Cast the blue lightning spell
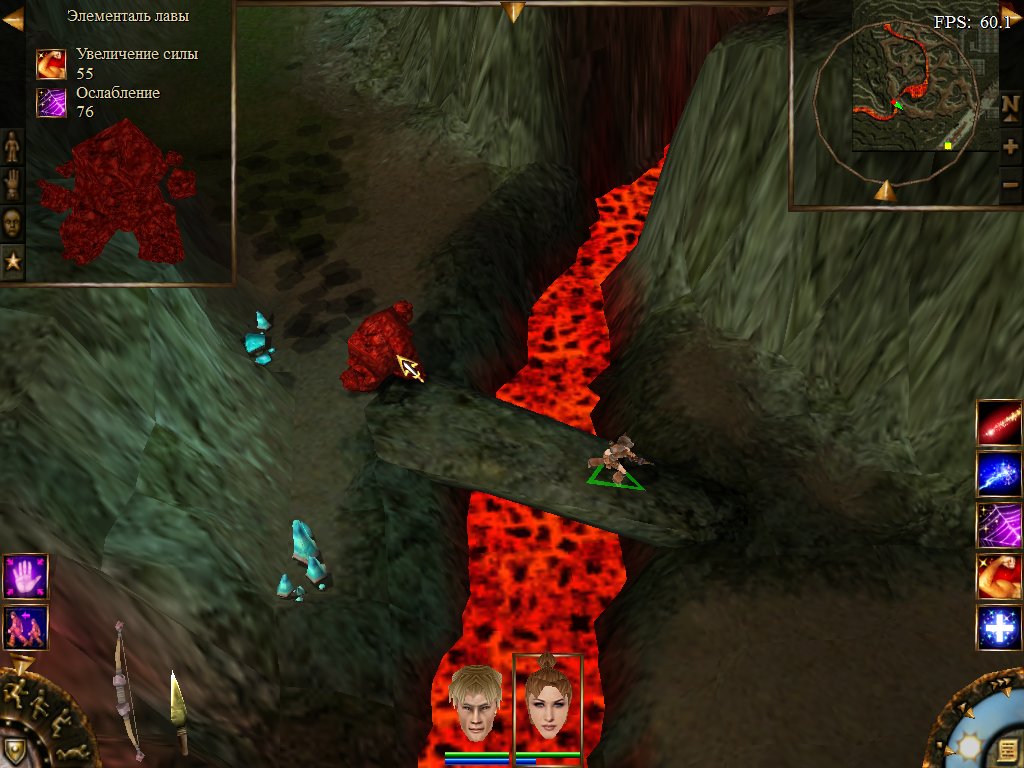The image size is (1024, 768). [x=999, y=474]
